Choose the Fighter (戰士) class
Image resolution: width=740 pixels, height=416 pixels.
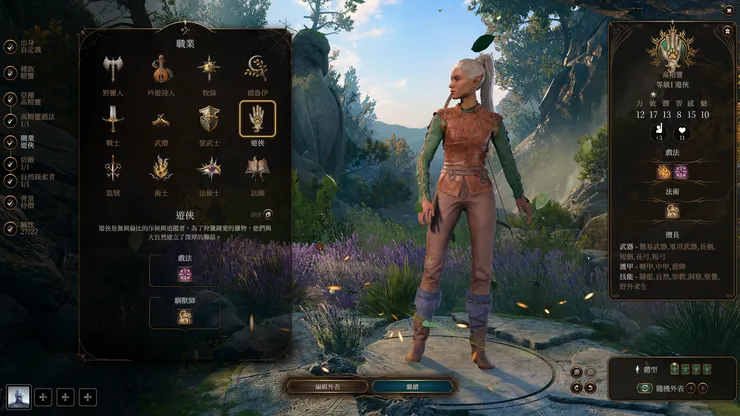pyautogui.click(x=112, y=119)
